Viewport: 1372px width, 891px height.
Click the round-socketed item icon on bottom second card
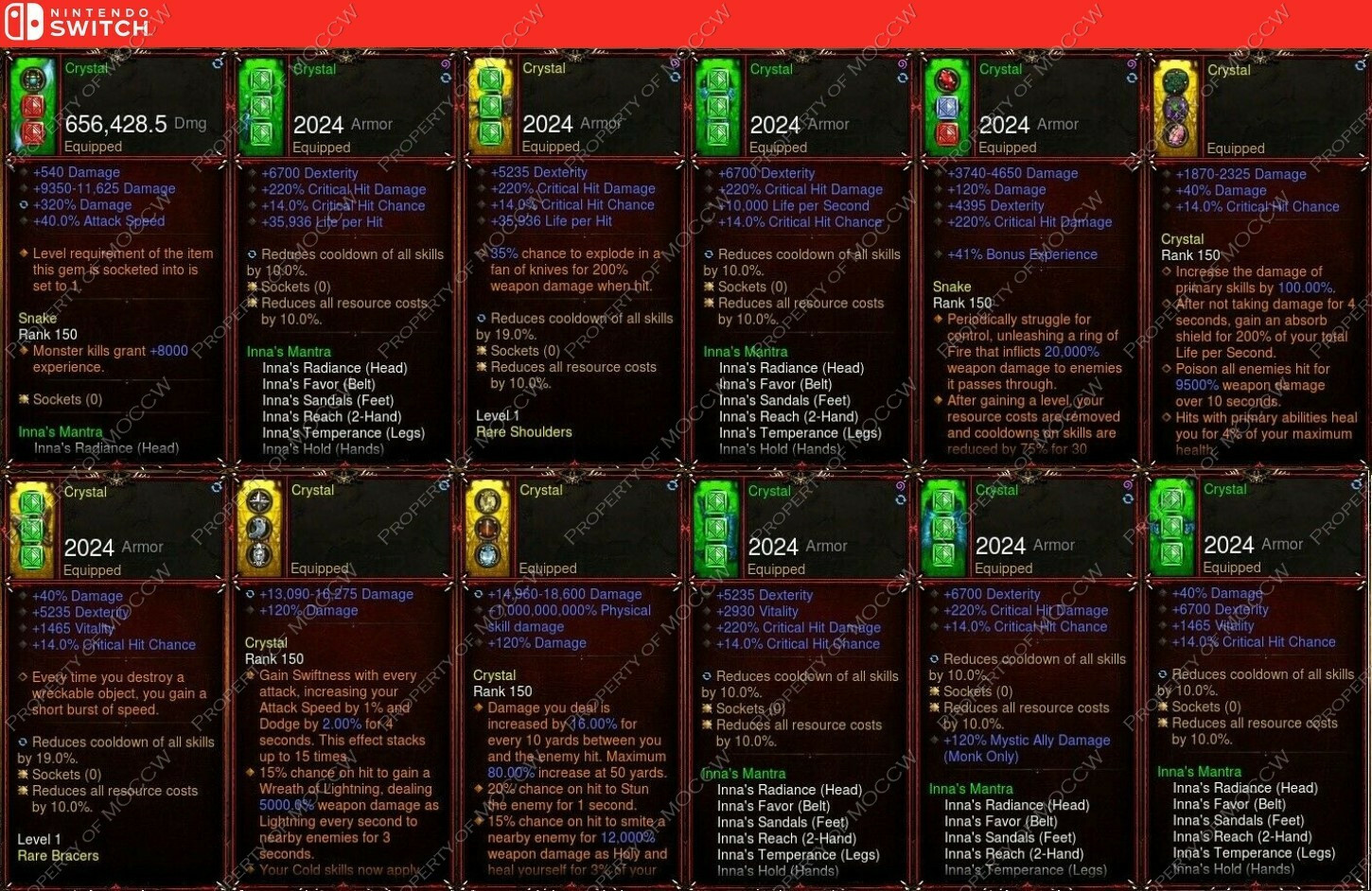click(x=261, y=527)
